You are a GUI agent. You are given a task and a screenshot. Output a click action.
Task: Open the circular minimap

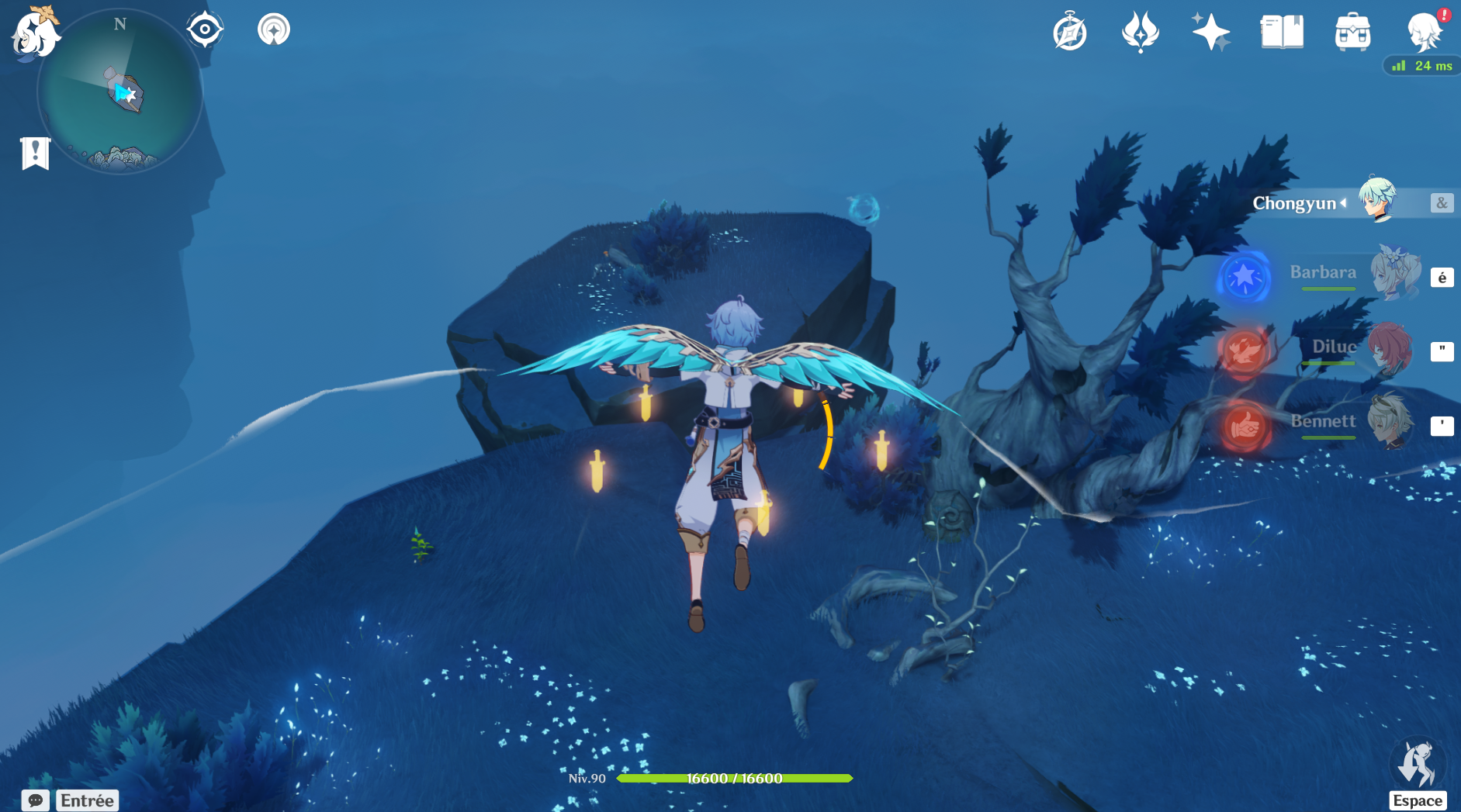click(x=120, y=93)
